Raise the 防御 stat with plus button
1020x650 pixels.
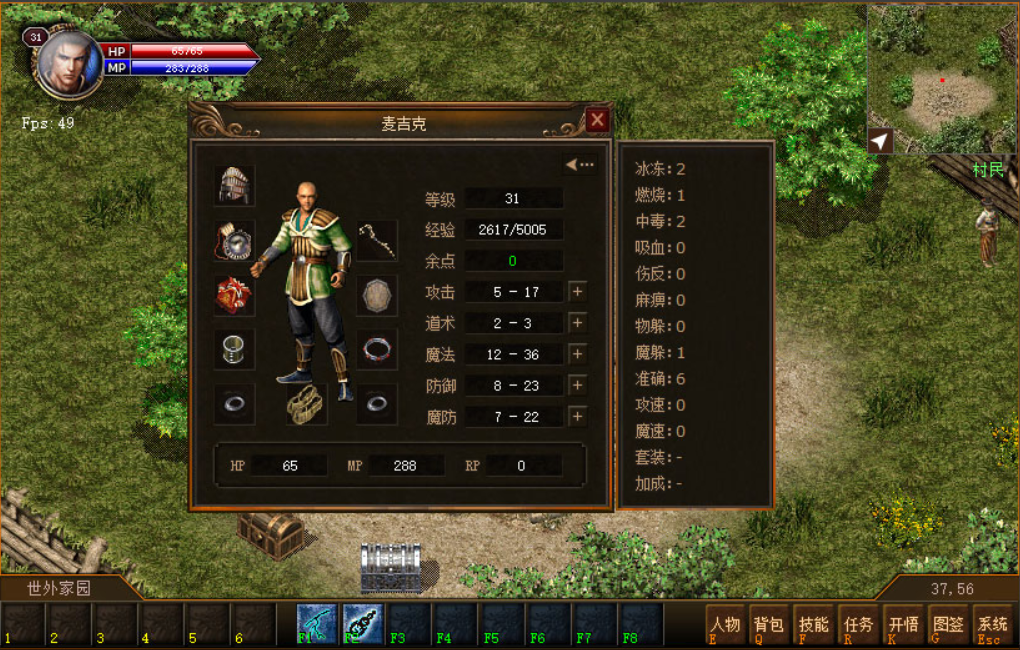[577, 385]
